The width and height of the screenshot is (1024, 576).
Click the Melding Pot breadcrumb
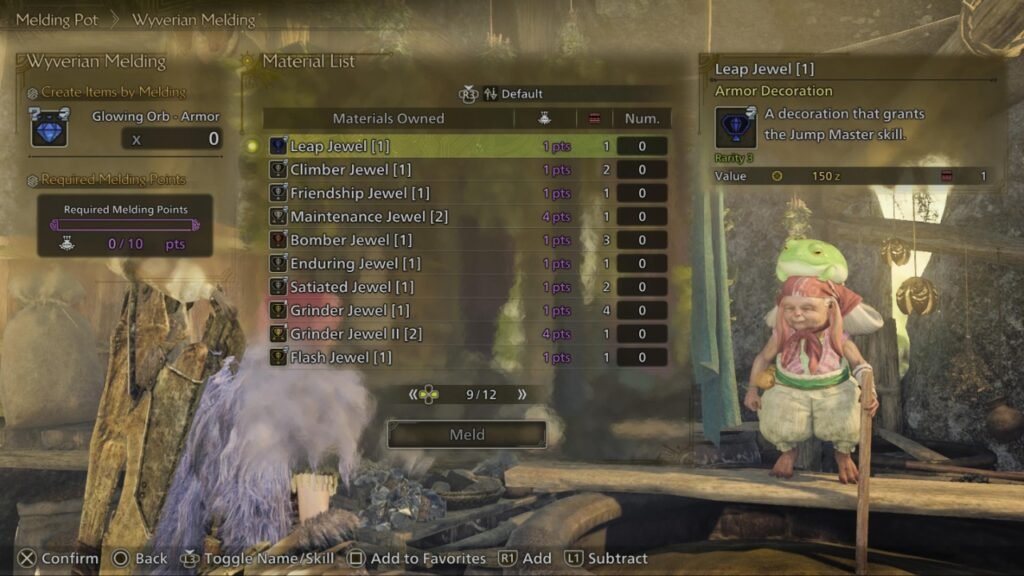pos(57,19)
